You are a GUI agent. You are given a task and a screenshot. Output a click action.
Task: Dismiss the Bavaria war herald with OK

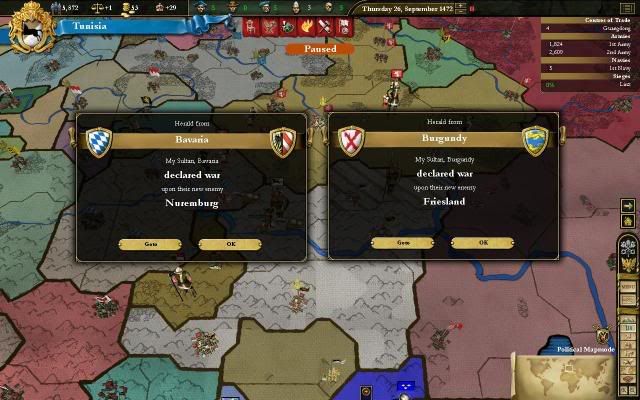[x=230, y=244]
